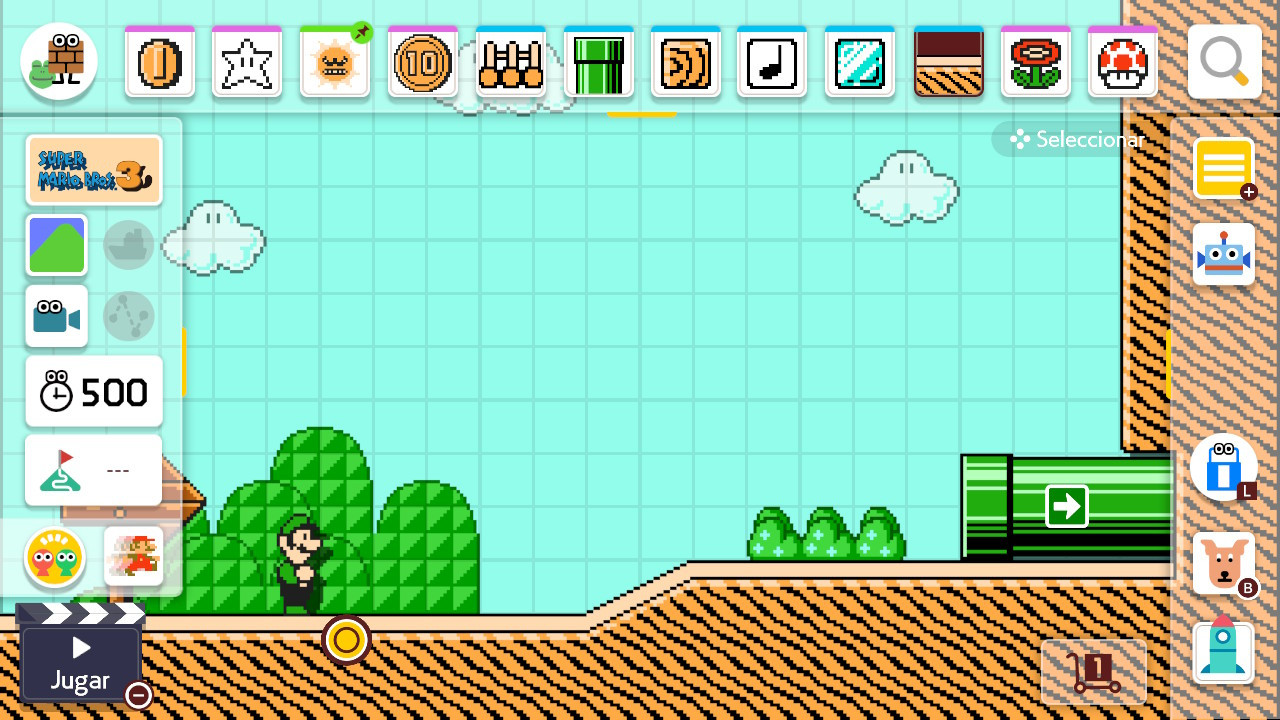Open the part search with the magnifying glass
This screenshot has height=720, width=1280.
pos(1224,61)
